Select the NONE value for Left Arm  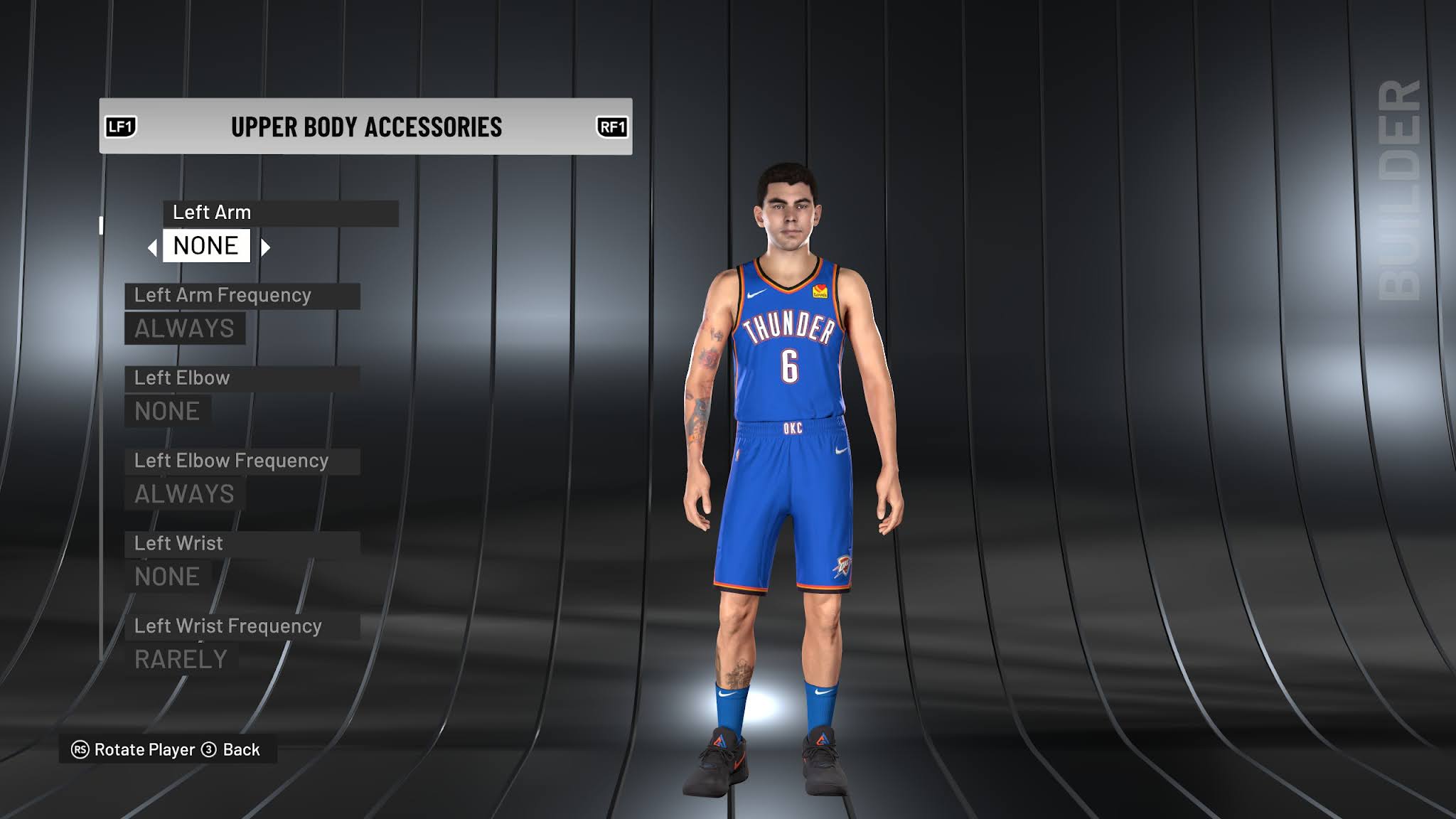click(205, 246)
